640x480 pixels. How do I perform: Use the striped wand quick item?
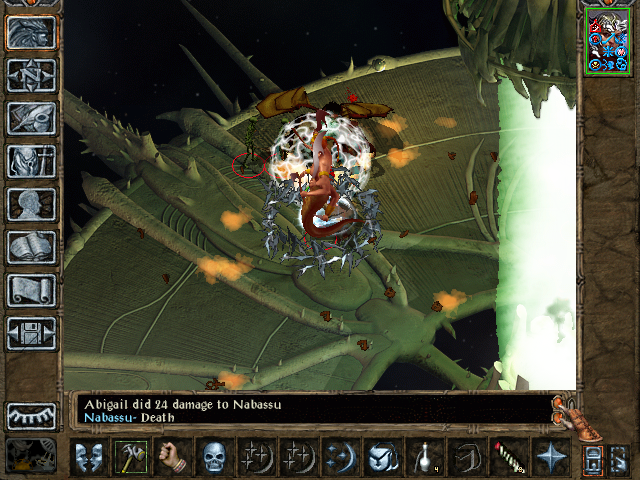(x=508, y=457)
